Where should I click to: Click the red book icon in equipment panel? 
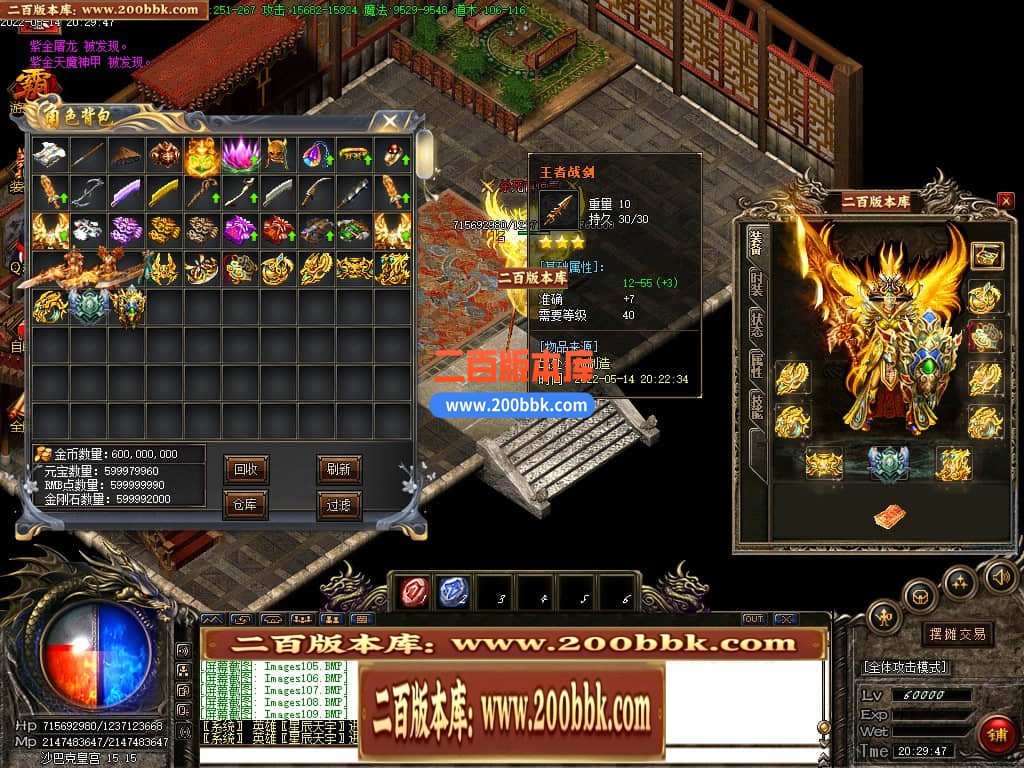pos(888,516)
